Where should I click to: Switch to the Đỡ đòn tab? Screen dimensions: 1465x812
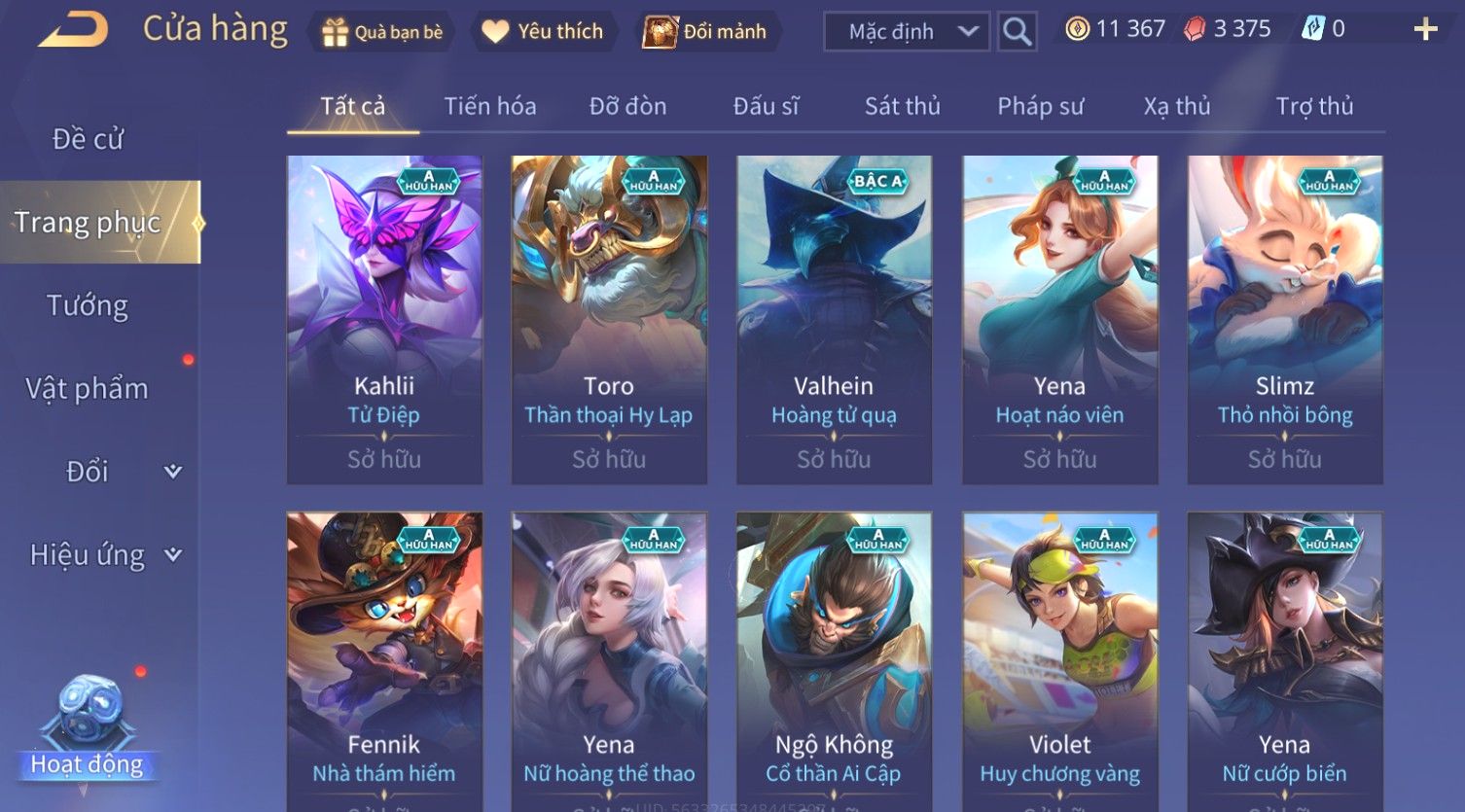628,106
